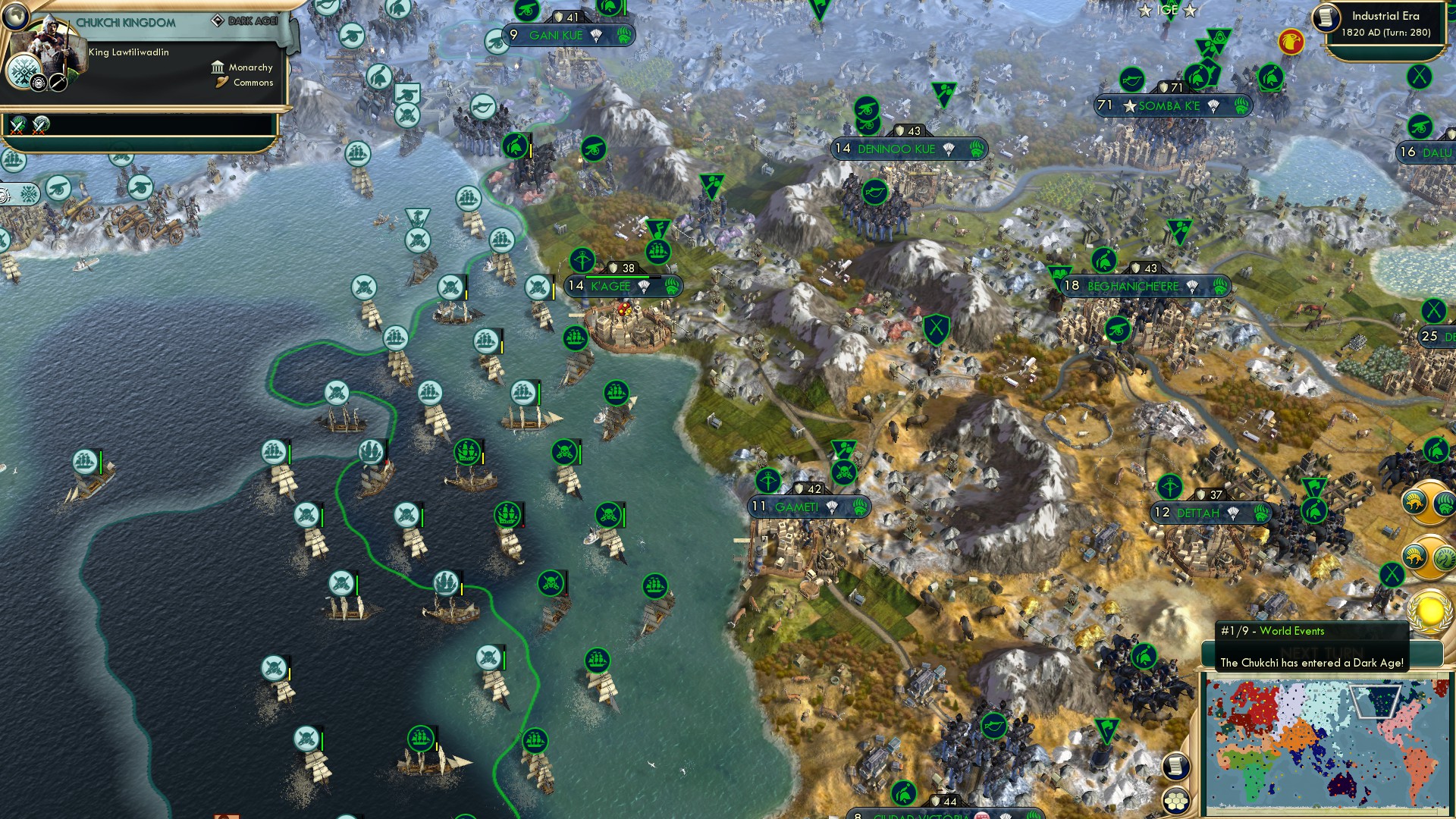Toggle strategic view with the hex grid icon

point(1176,800)
